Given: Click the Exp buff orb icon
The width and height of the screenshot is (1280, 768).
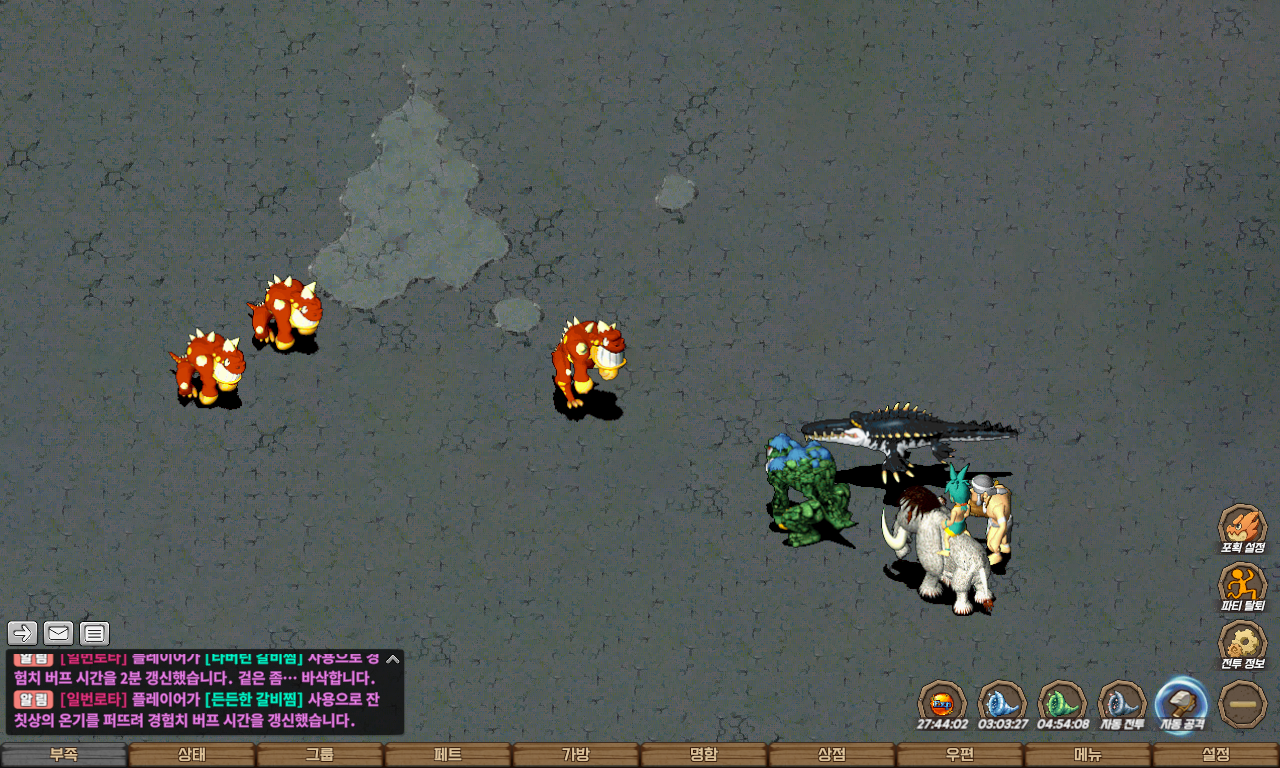Looking at the screenshot, I should click(942, 703).
